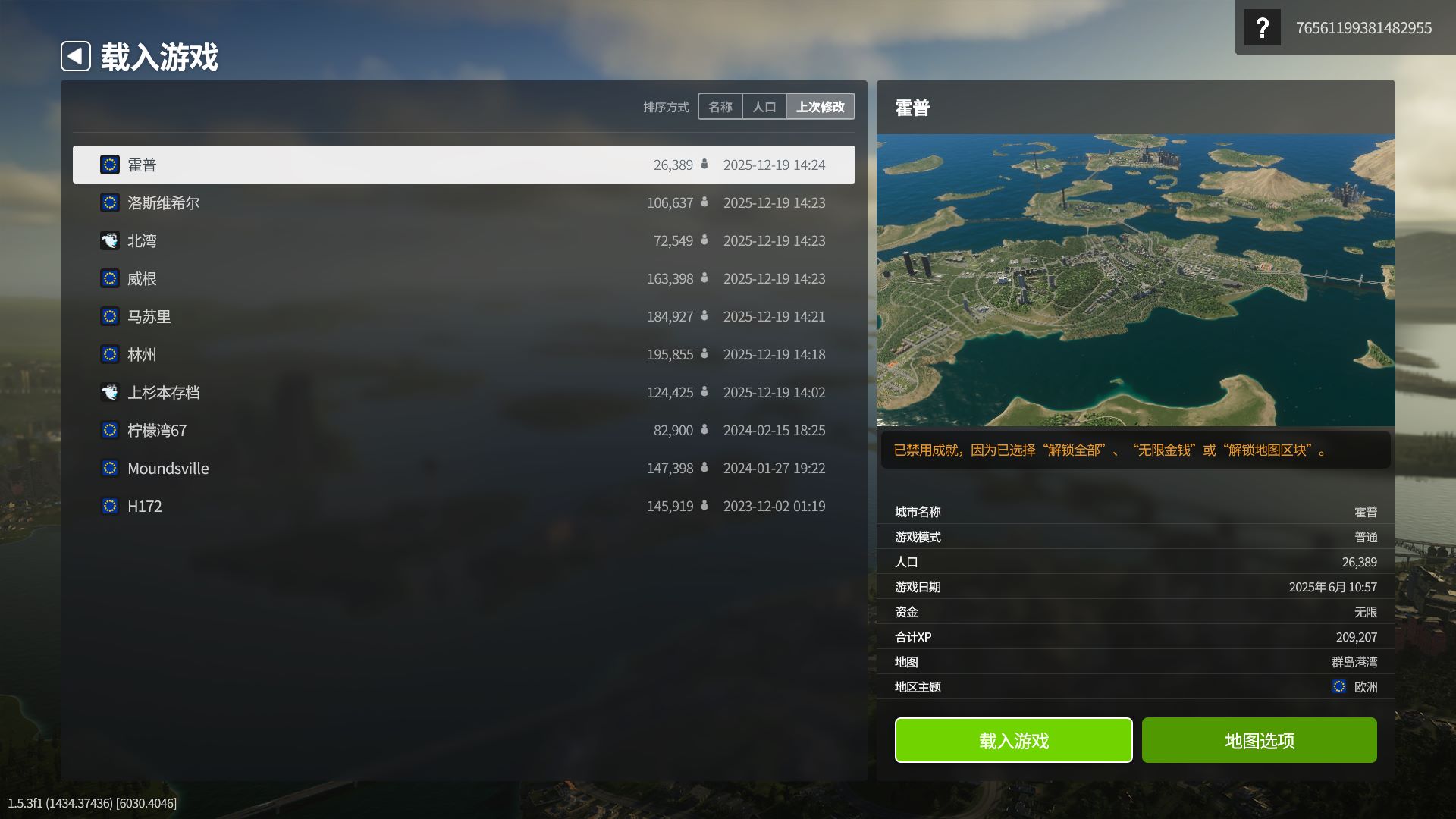Click the back arrow beside 载入游戏
This screenshot has height=819, width=1456.
click(x=76, y=56)
